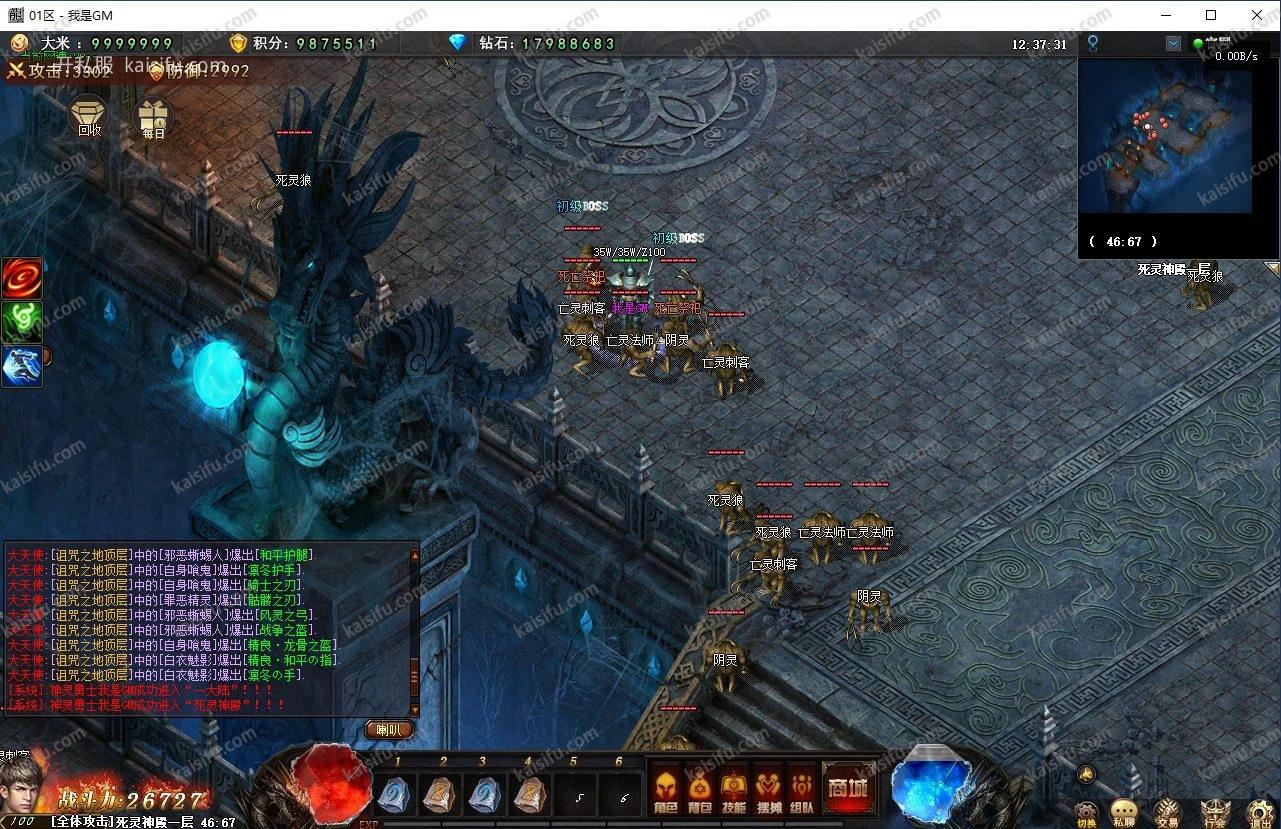Image resolution: width=1281 pixels, height=829 pixels.
Task: Open the 技能 skills panel
Action: 734,788
